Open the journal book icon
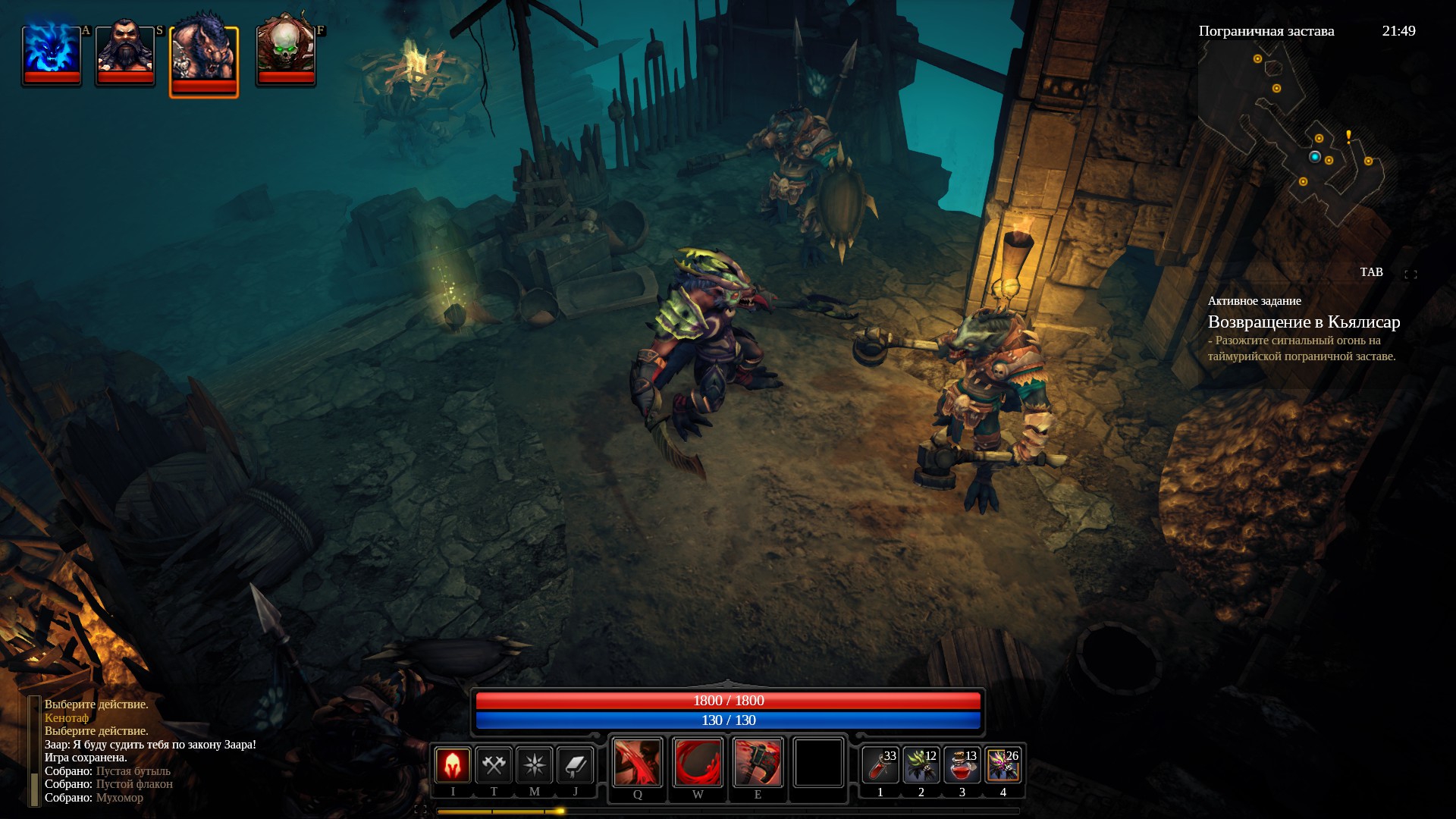Image resolution: width=1456 pixels, height=819 pixels. pyautogui.click(x=575, y=764)
